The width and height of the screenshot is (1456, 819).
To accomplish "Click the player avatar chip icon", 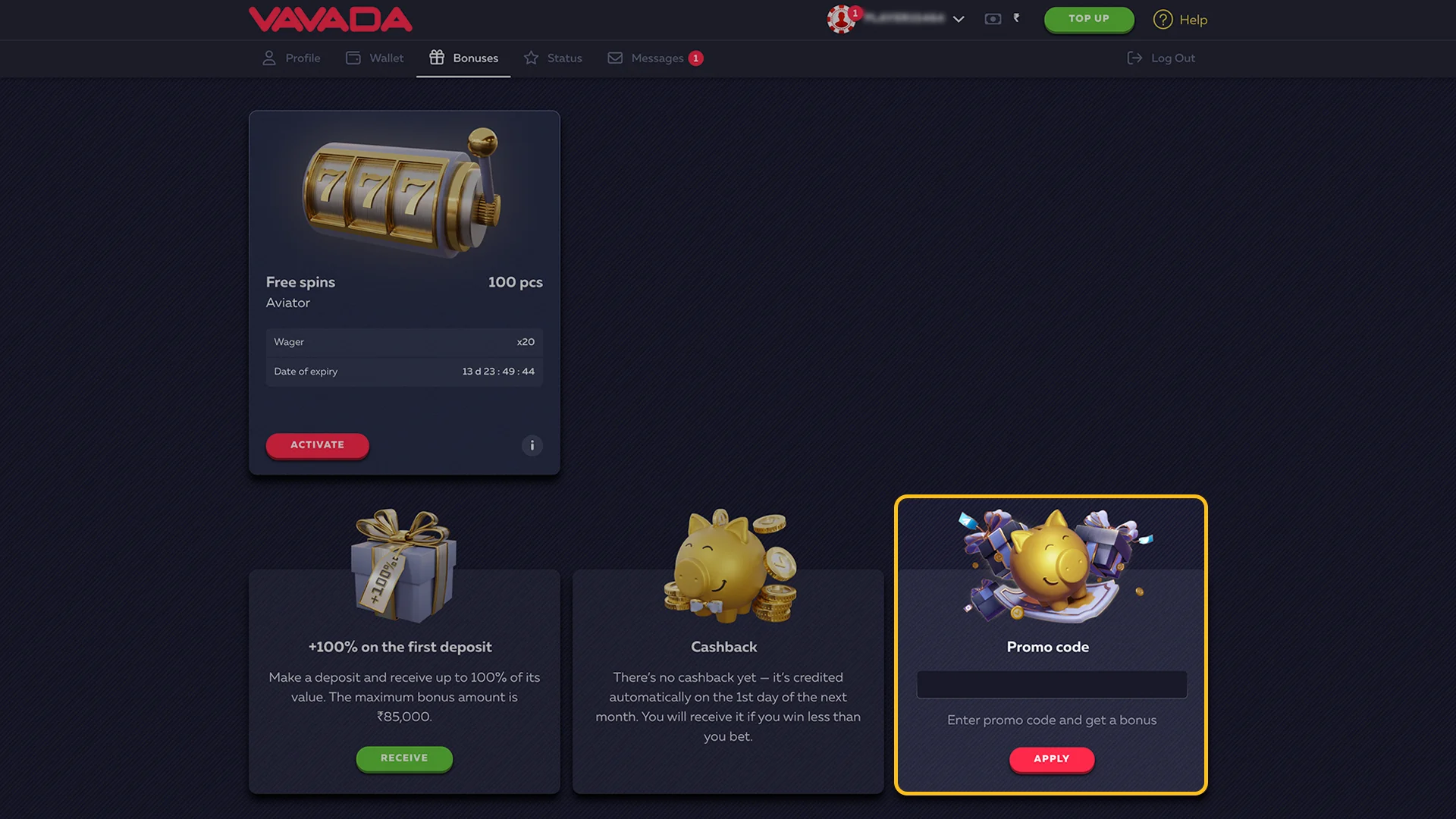I will click(x=840, y=20).
